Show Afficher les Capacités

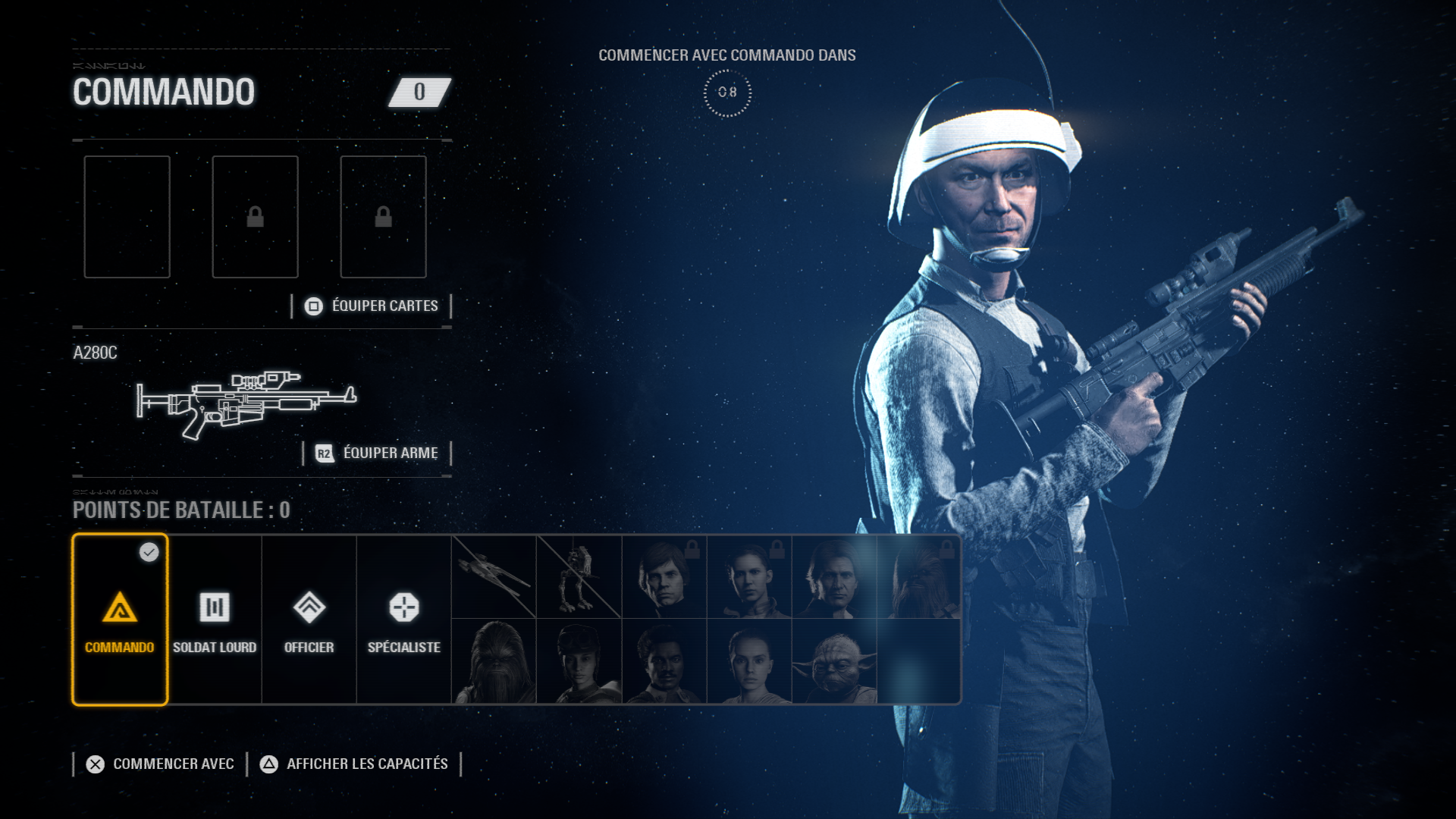pyautogui.click(x=354, y=764)
